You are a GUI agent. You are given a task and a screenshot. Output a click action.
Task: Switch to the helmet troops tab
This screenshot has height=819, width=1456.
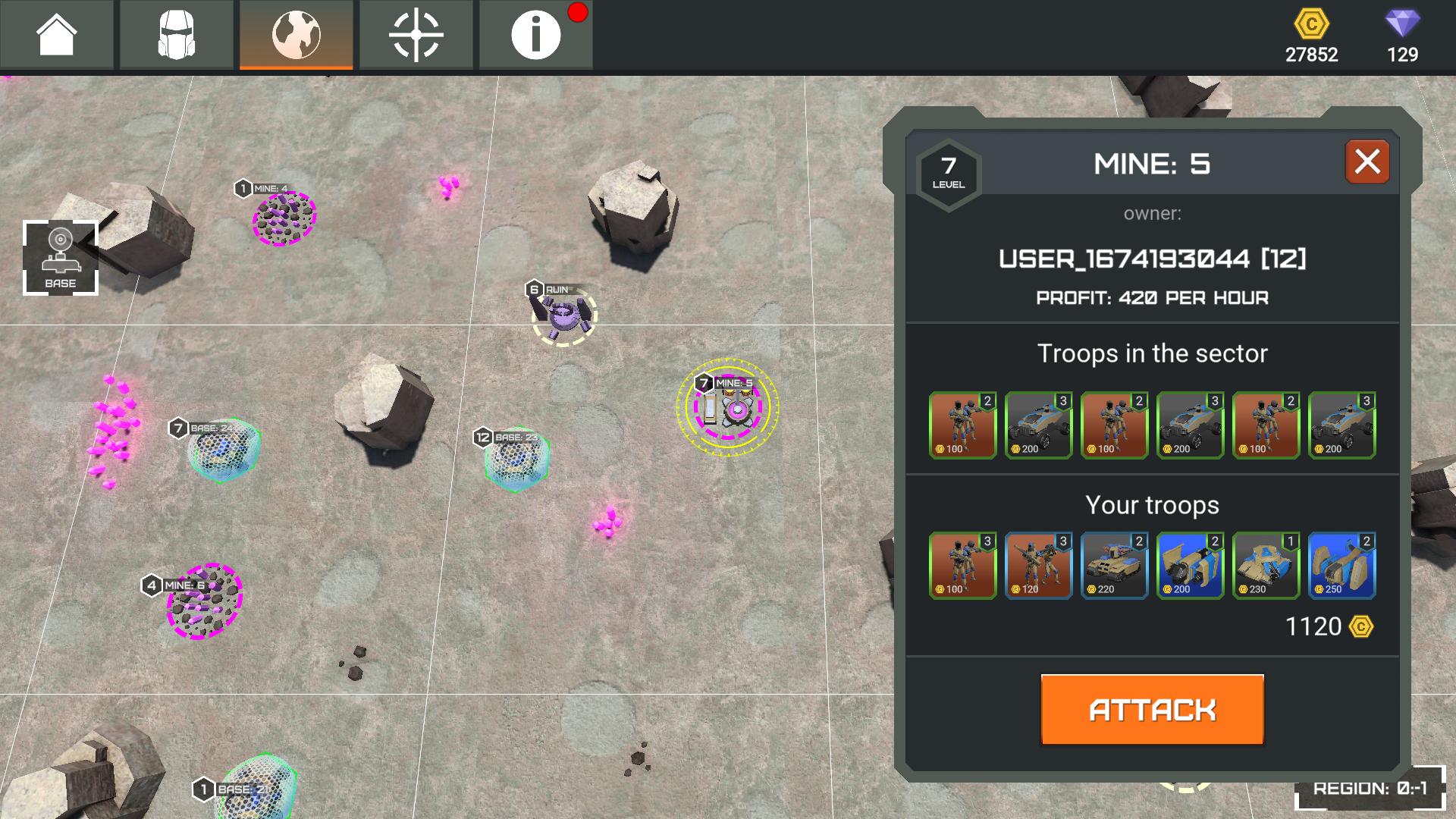177,35
